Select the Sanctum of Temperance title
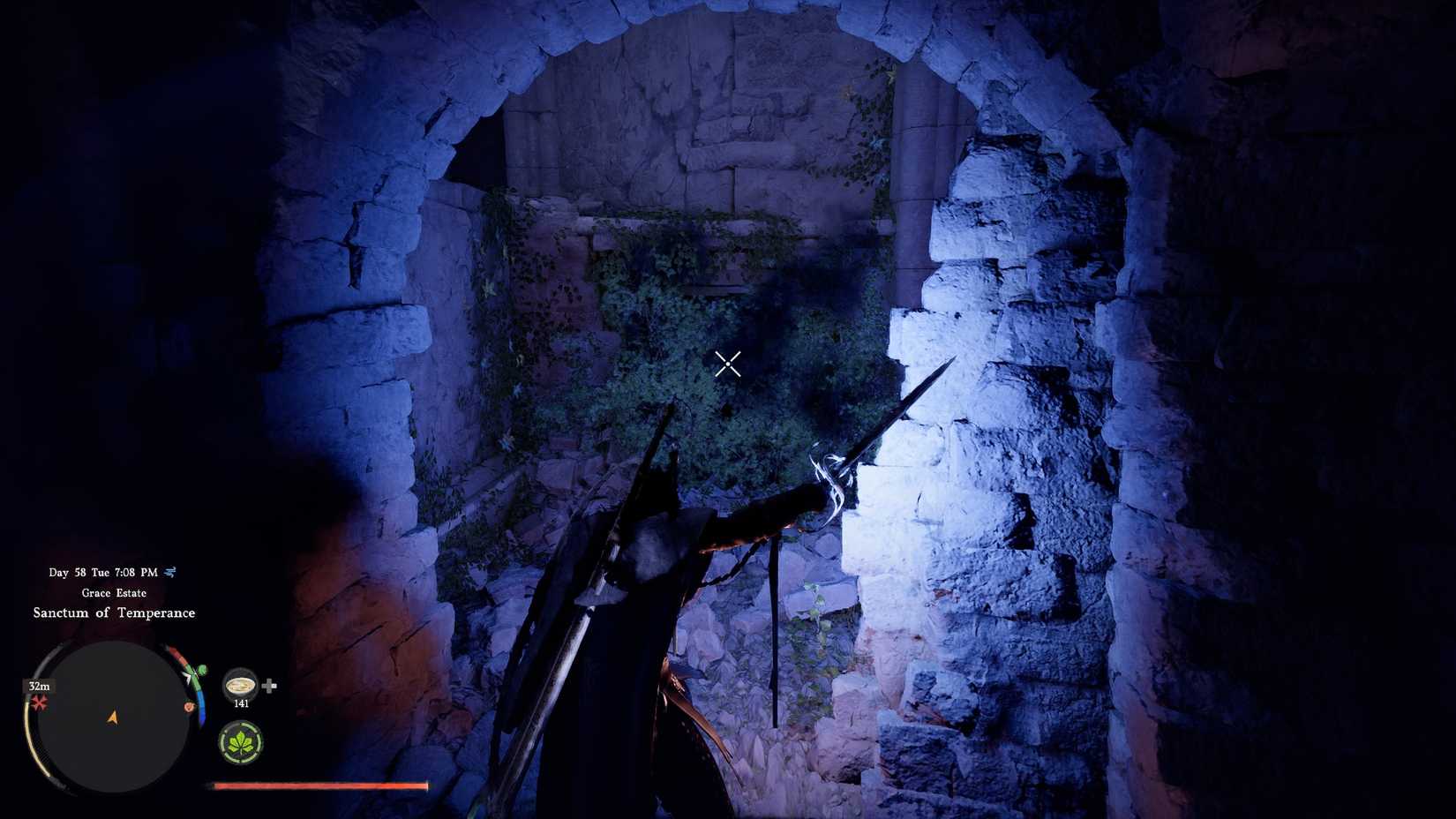This screenshot has width=1456, height=819. [114, 612]
